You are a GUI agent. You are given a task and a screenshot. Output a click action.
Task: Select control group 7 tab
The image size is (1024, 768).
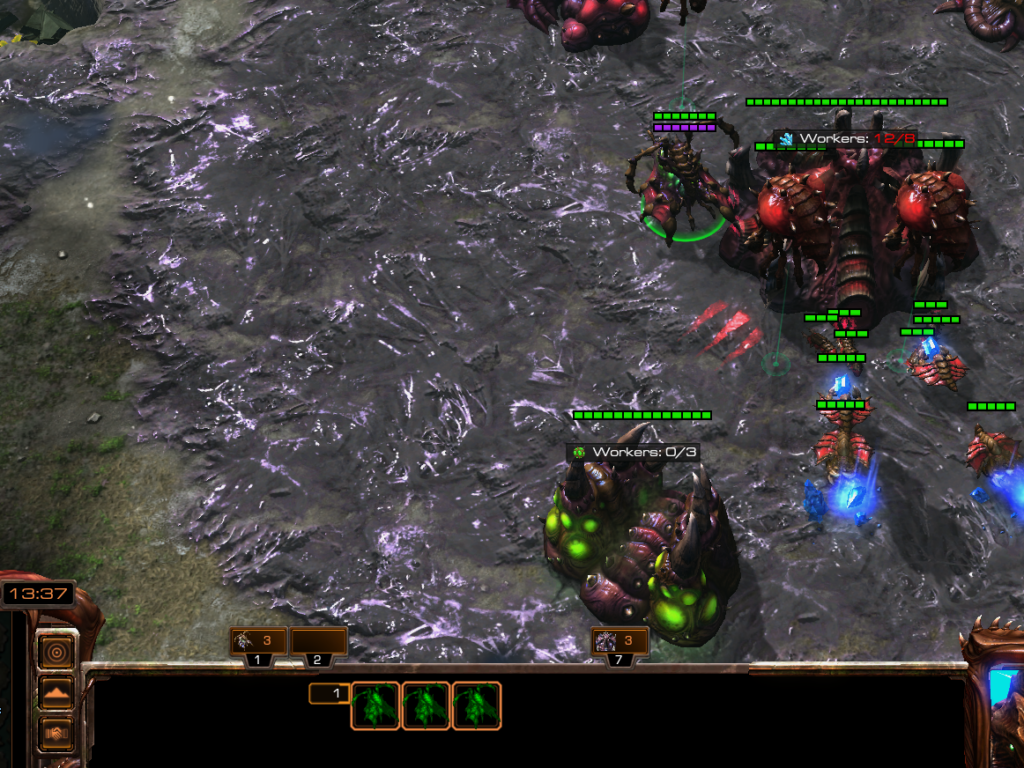[x=620, y=642]
